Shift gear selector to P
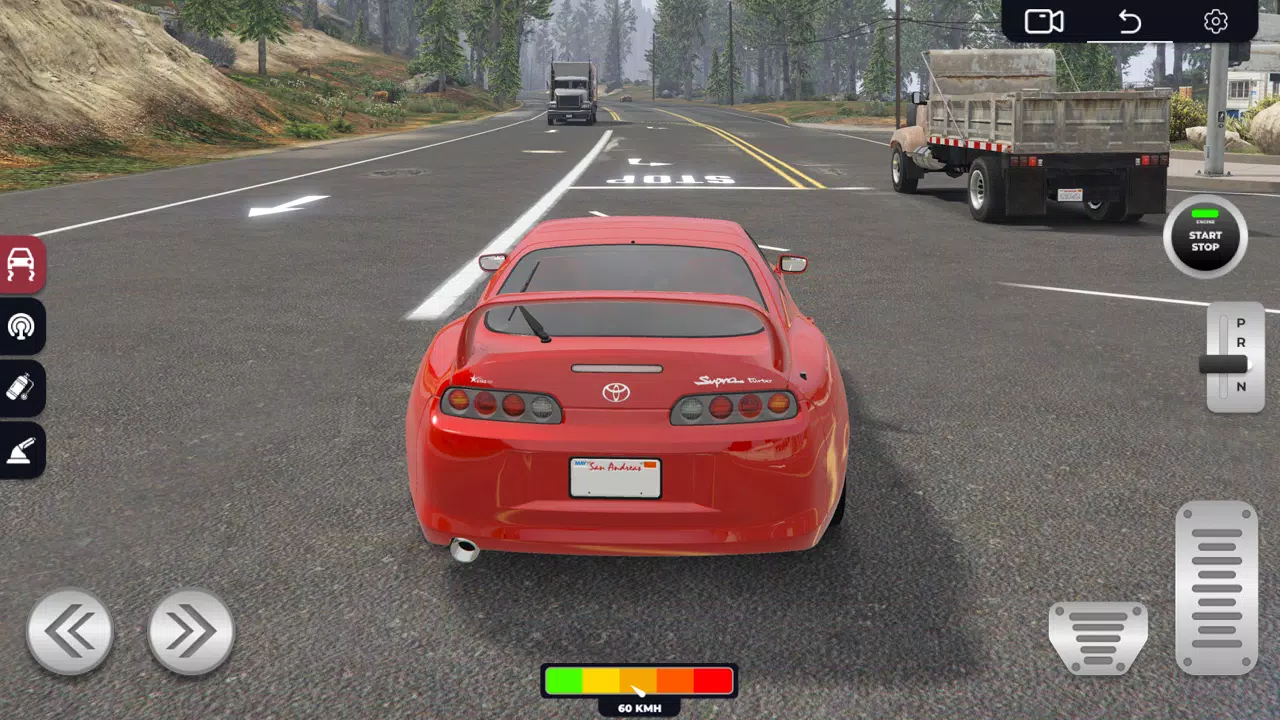Screen dimensions: 1280x720 click(1241, 324)
